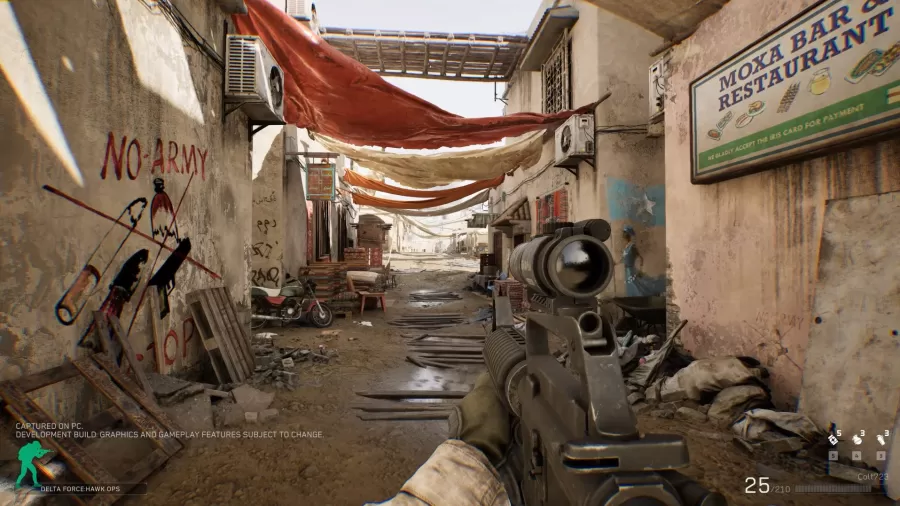
Task: Click the green soldier stance icon
Action: (x=30, y=463)
